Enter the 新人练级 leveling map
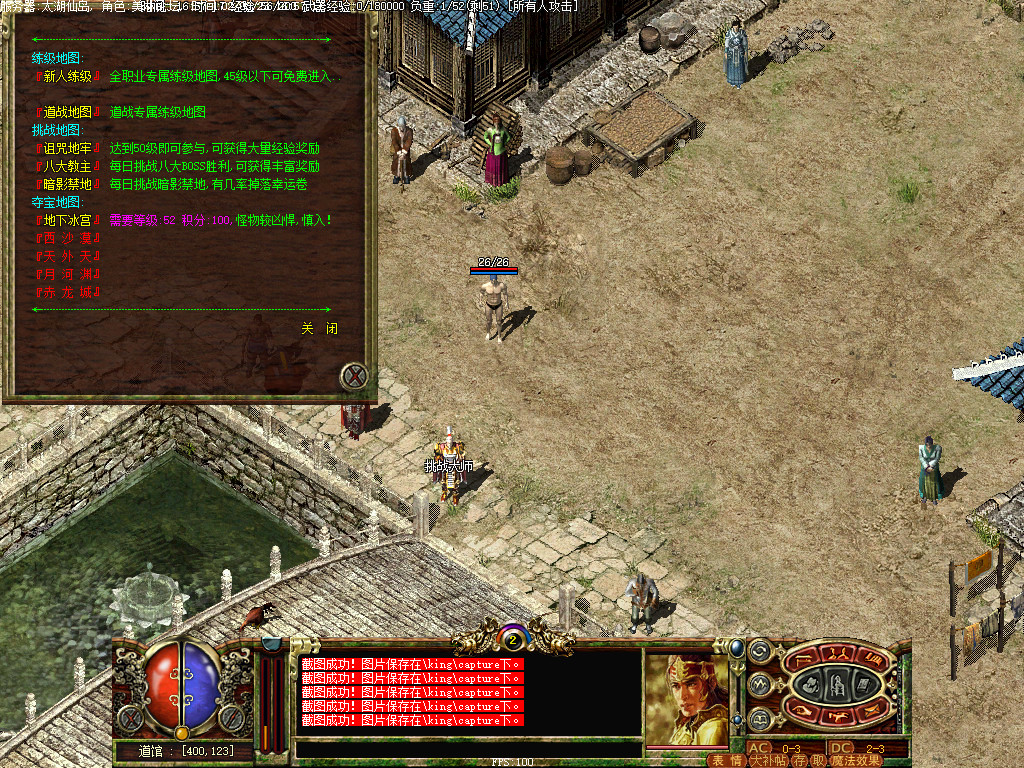This screenshot has width=1024, height=768. click(x=68, y=76)
